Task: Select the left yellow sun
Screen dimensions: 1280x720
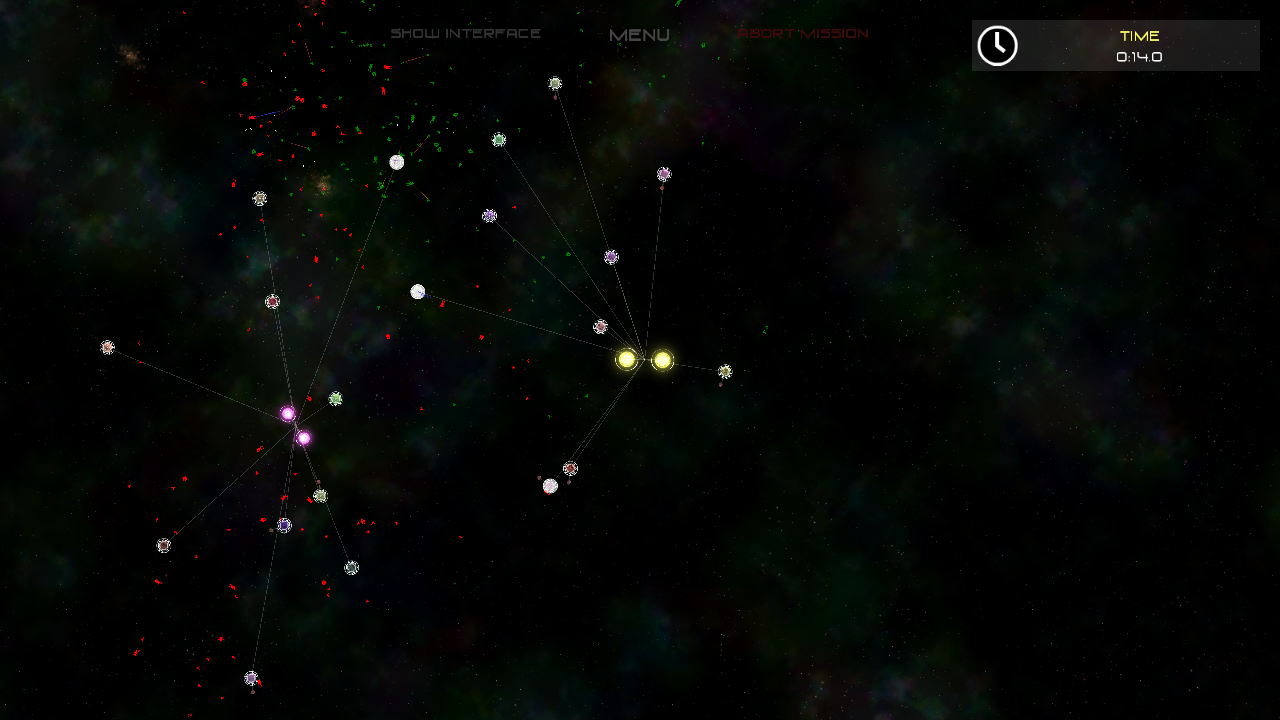Action: point(628,359)
